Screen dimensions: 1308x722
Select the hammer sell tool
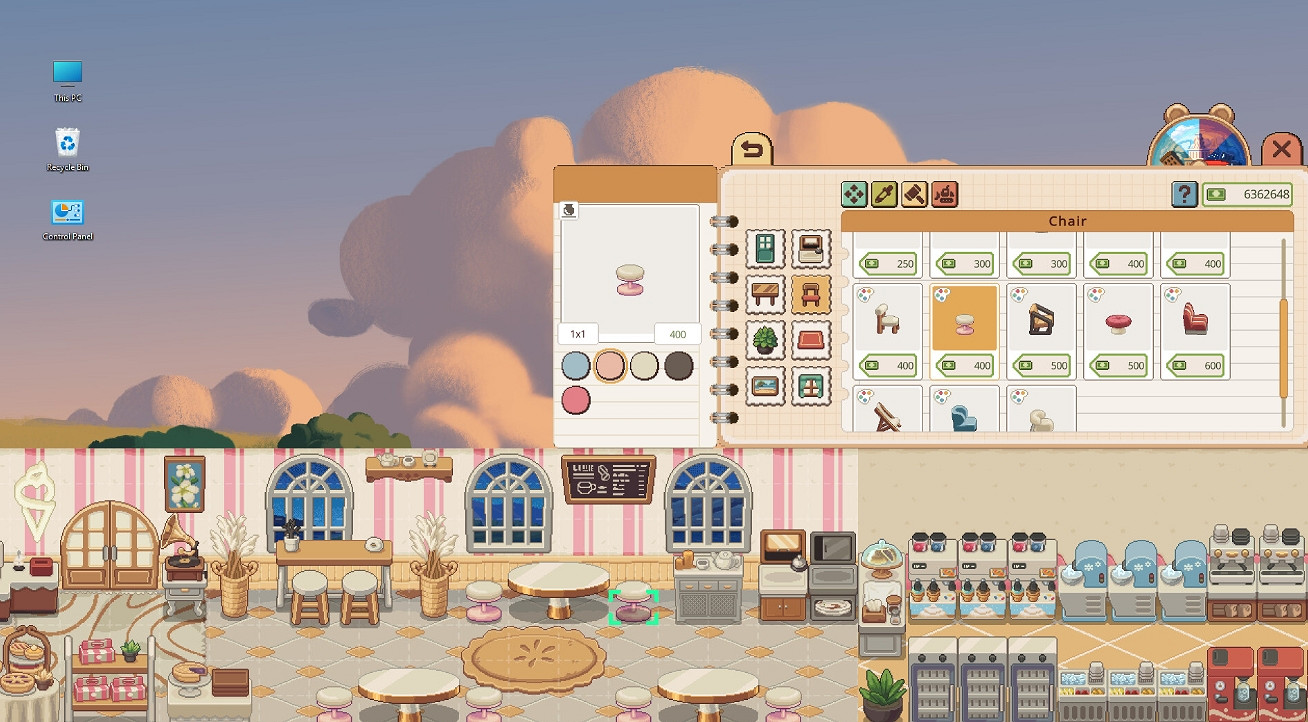(x=913, y=194)
